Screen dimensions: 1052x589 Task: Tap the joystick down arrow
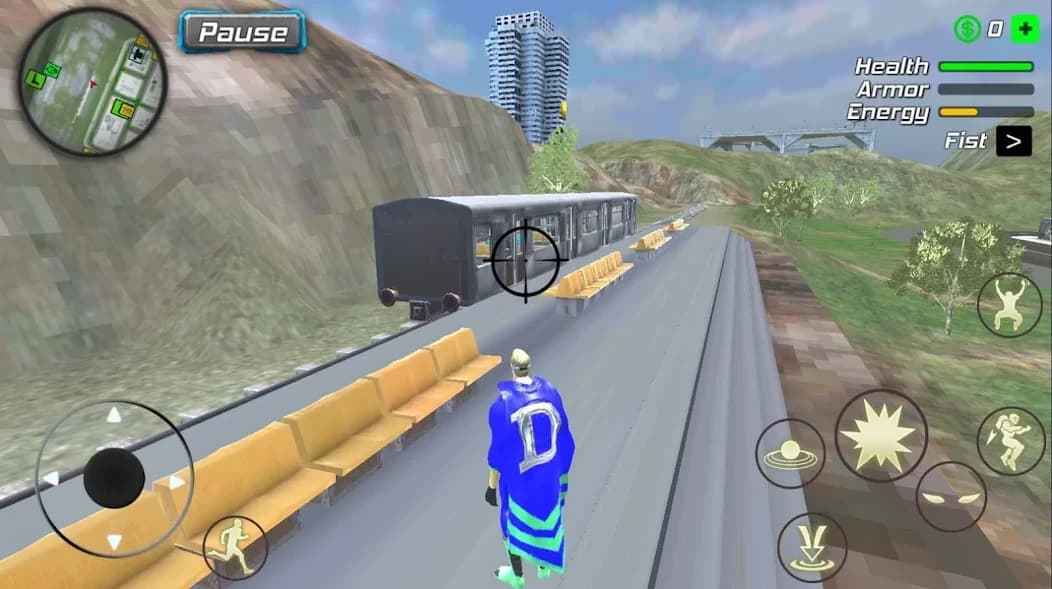(x=114, y=542)
